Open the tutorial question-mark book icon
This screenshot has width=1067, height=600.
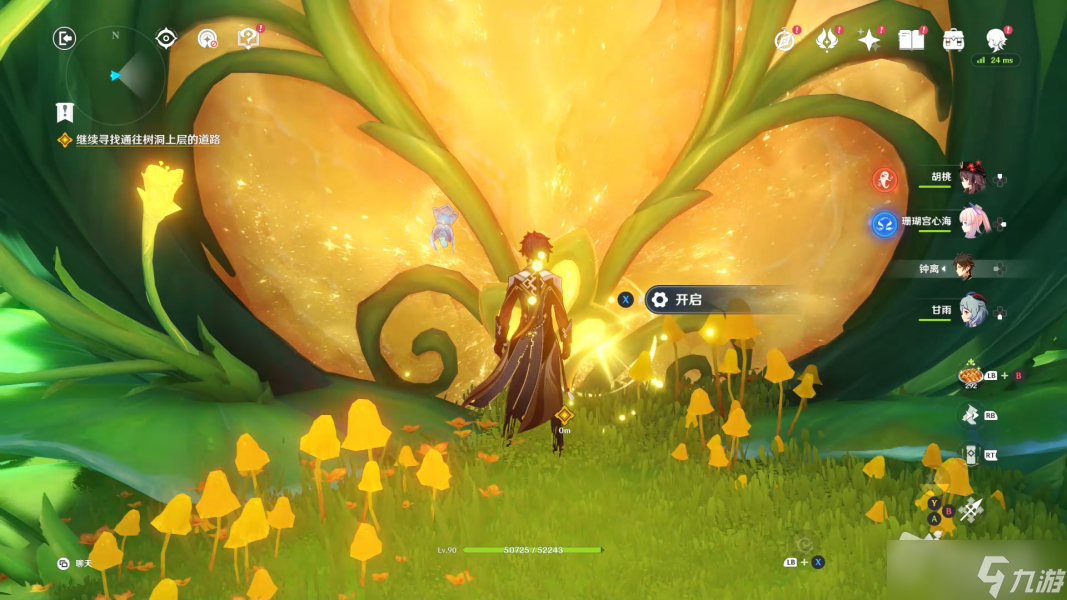point(248,39)
